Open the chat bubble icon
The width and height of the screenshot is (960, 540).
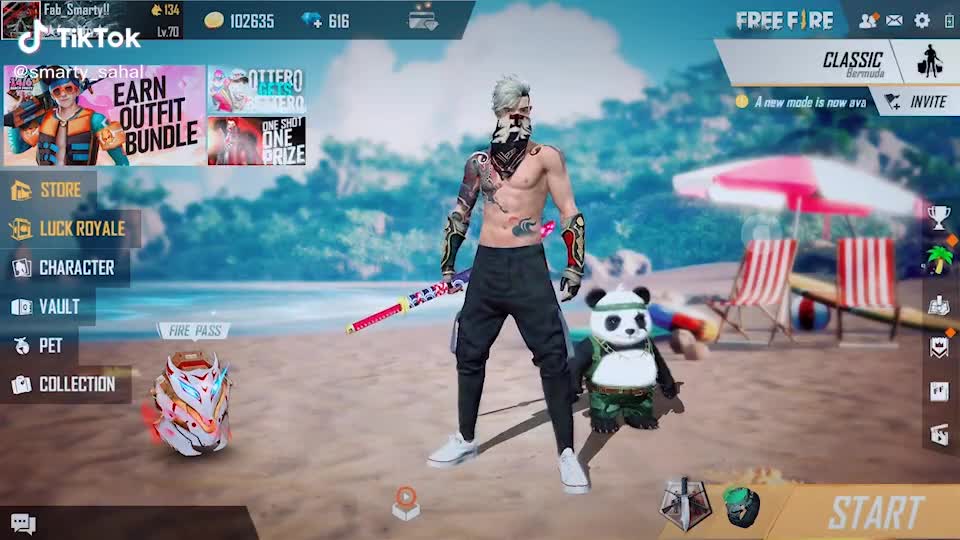click(x=23, y=524)
